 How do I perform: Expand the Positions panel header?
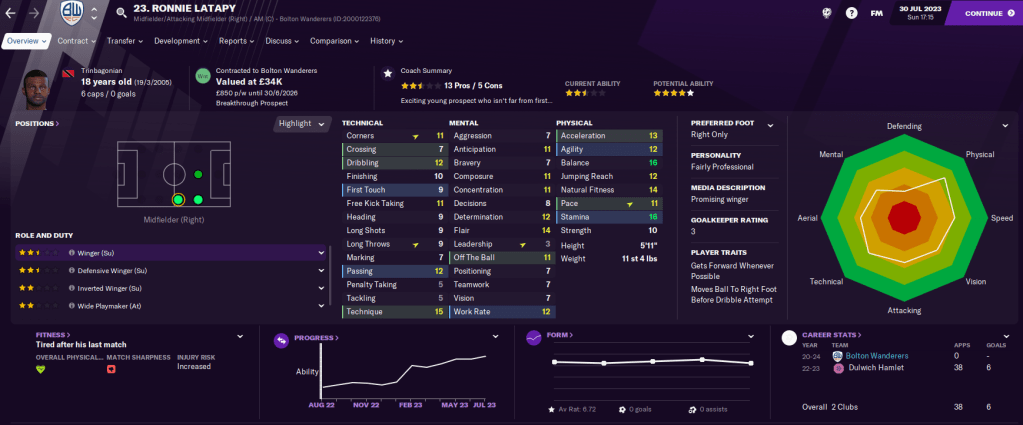[x=37, y=124]
